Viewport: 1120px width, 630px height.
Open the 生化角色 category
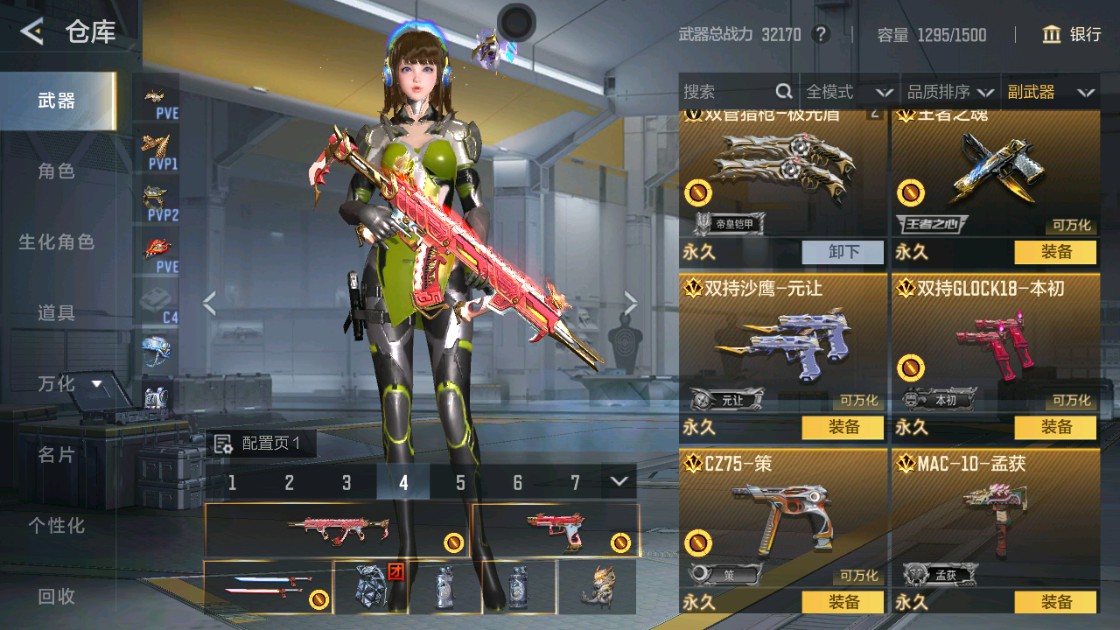coord(56,242)
